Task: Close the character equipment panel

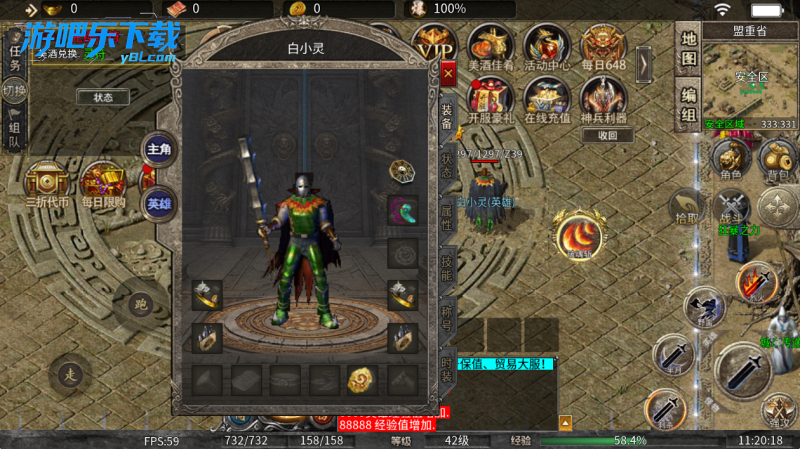Action: pyautogui.click(x=447, y=75)
